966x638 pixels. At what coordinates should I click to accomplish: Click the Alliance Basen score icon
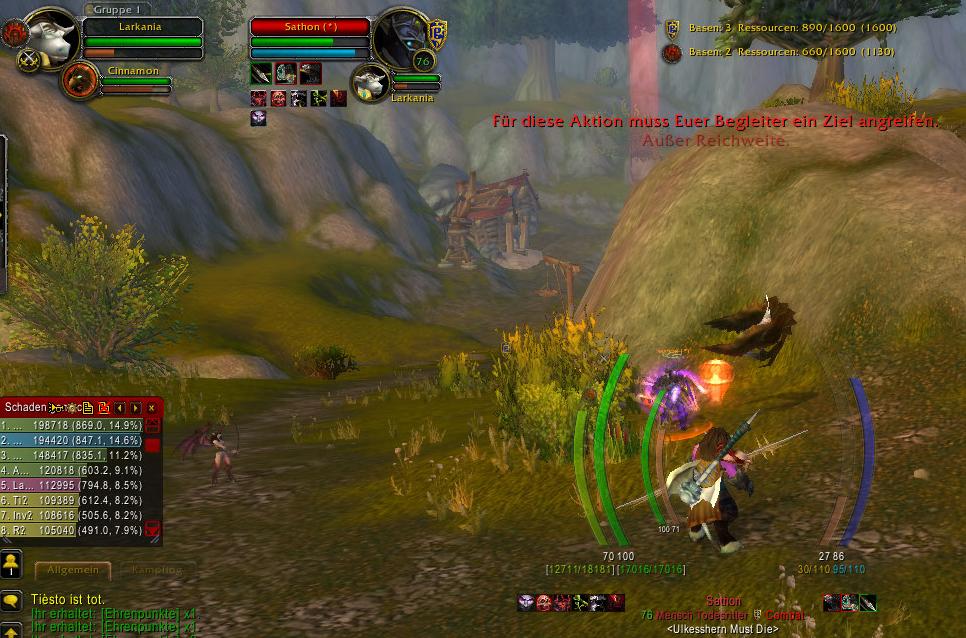pyautogui.click(x=672, y=29)
